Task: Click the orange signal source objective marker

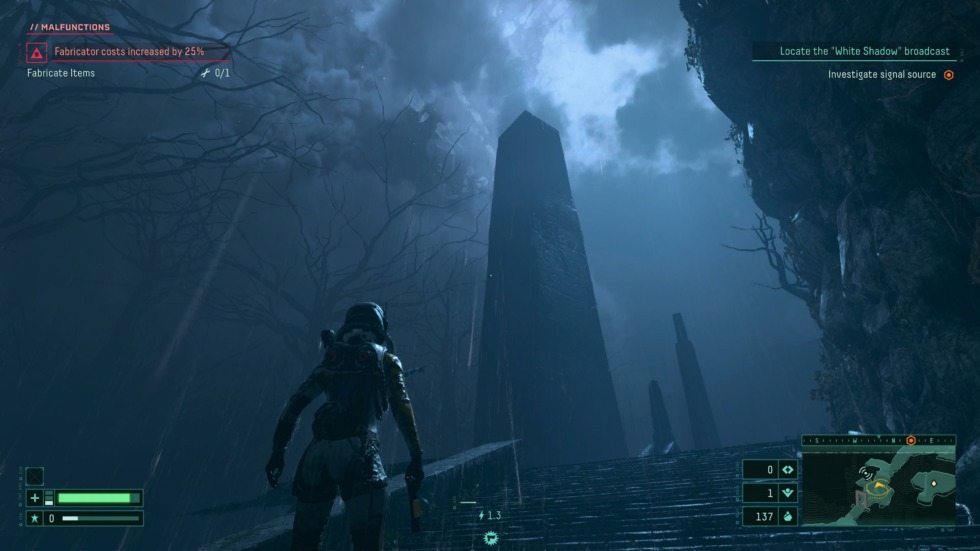Action: pos(949,75)
